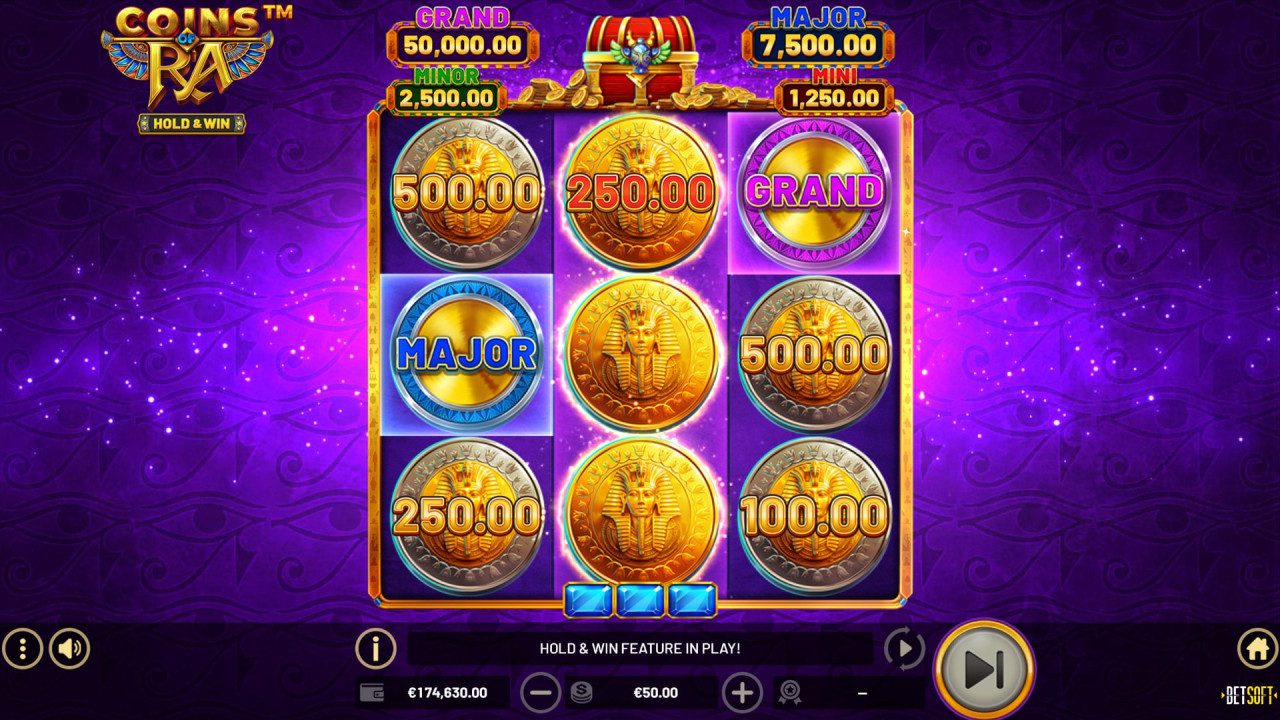Open the three-dot game menu
Image resolution: width=1280 pixels, height=720 pixels.
(x=22, y=648)
